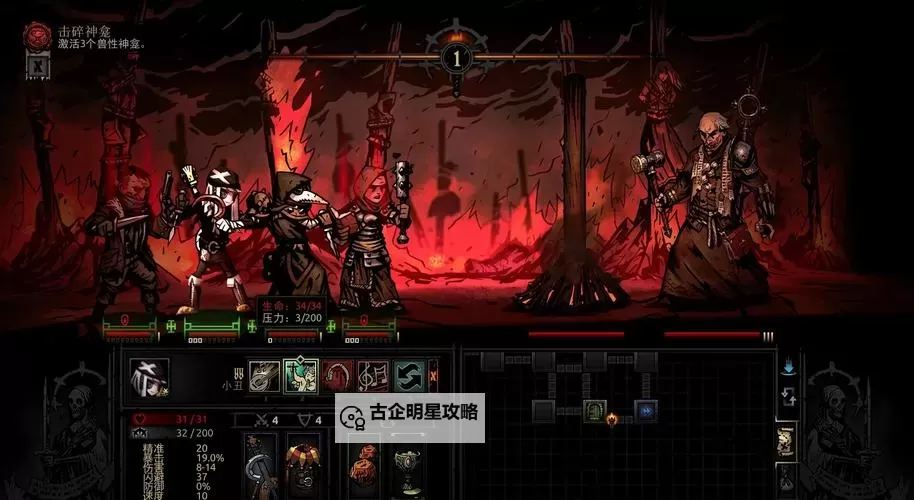Switch to the scroll map tab
This screenshot has height=500, width=914.
click(787, 440)
